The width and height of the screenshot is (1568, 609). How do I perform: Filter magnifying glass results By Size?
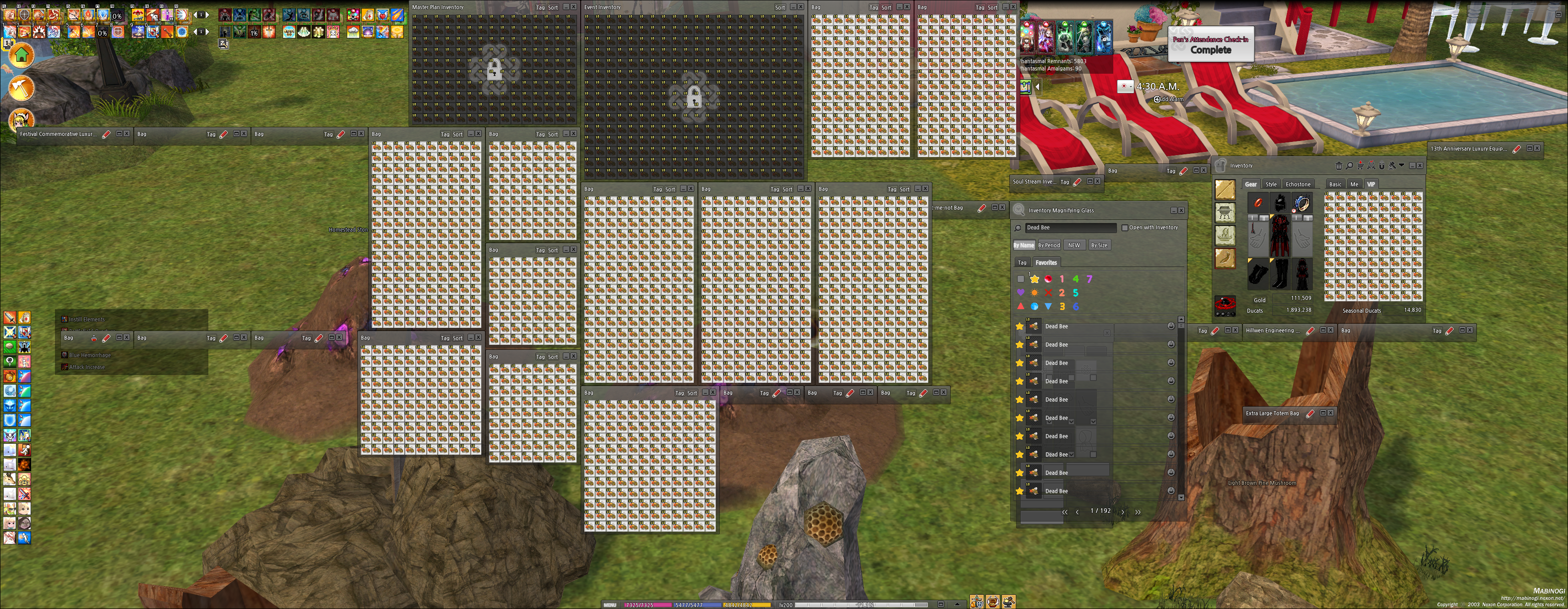click(x=1099, y=245)
